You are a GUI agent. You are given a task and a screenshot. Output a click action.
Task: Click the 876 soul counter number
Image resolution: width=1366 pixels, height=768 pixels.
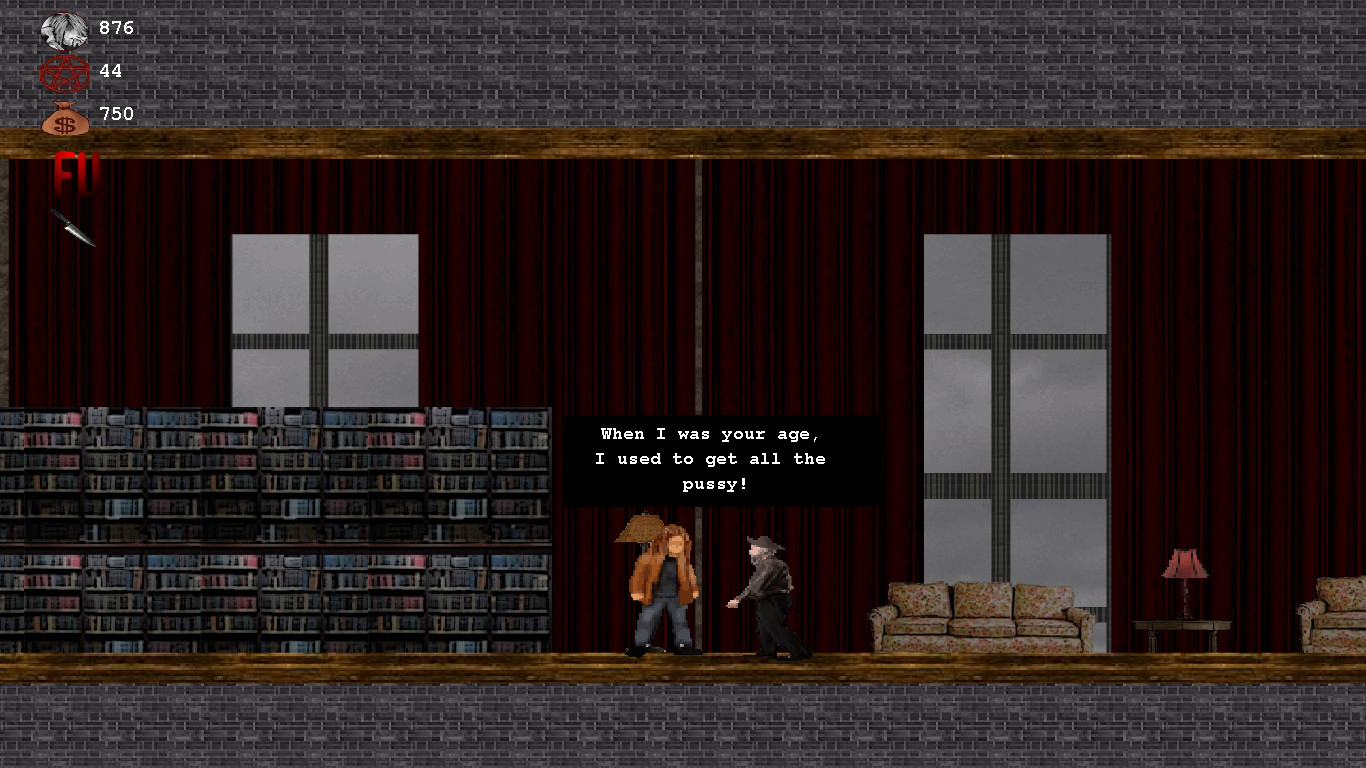(x=115, y=29)
